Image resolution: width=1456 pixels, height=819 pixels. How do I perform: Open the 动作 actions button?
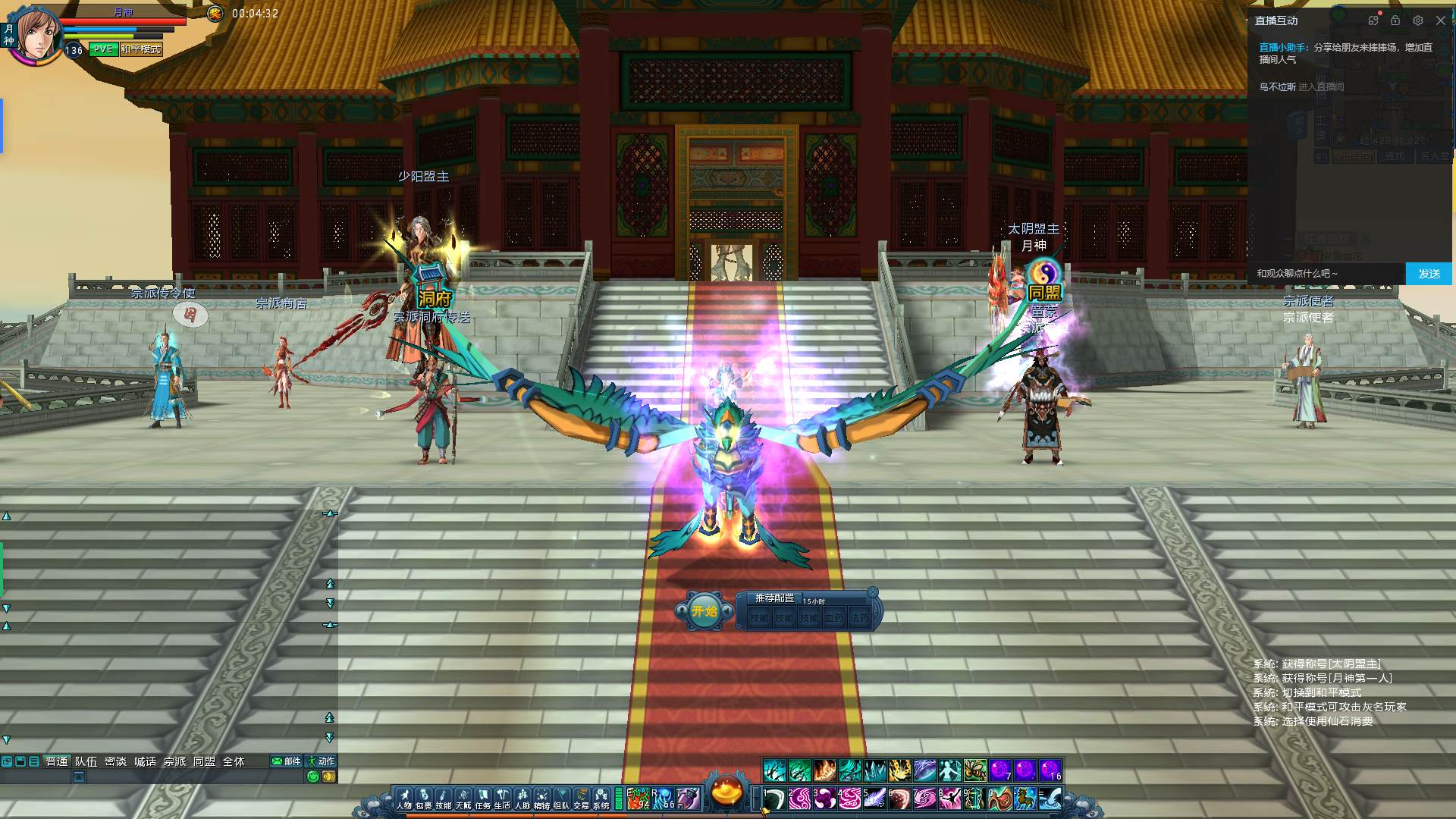[321, 761]
